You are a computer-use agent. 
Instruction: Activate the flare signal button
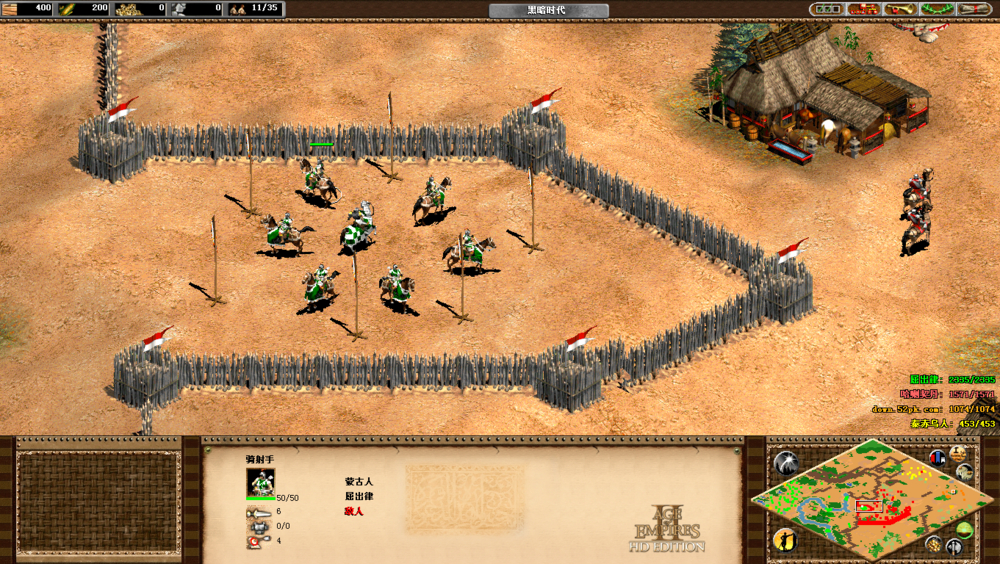[x=786, y=463]
